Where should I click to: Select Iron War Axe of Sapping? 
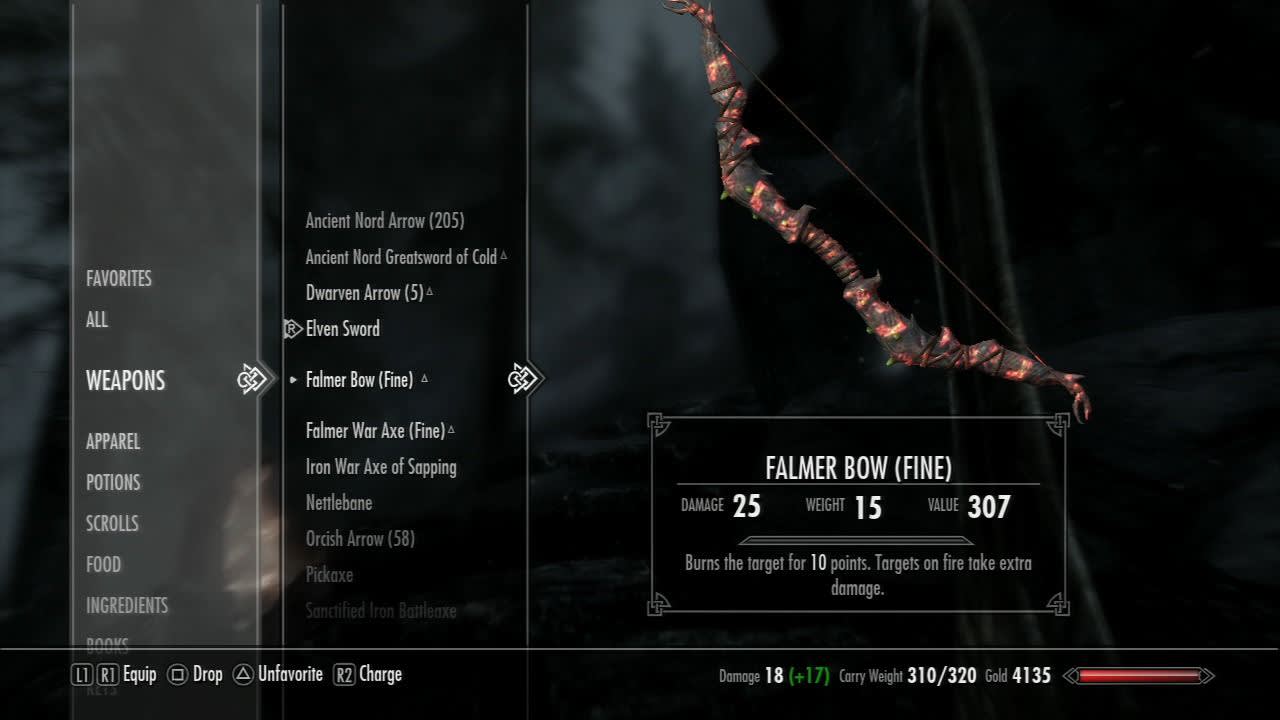(381, 467)
